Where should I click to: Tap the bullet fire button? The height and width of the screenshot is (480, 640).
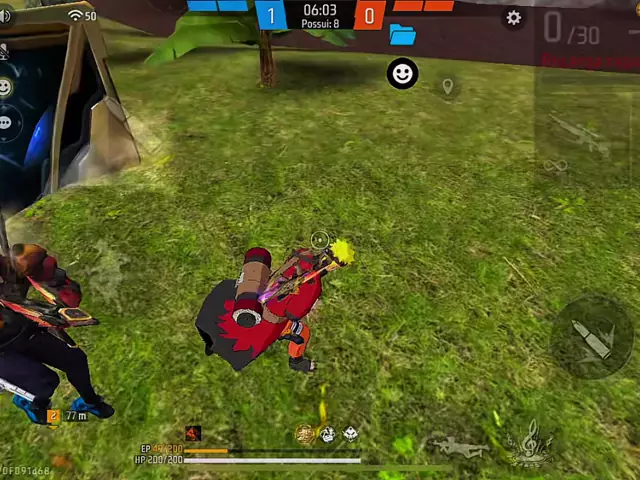(x=593, y=338)
